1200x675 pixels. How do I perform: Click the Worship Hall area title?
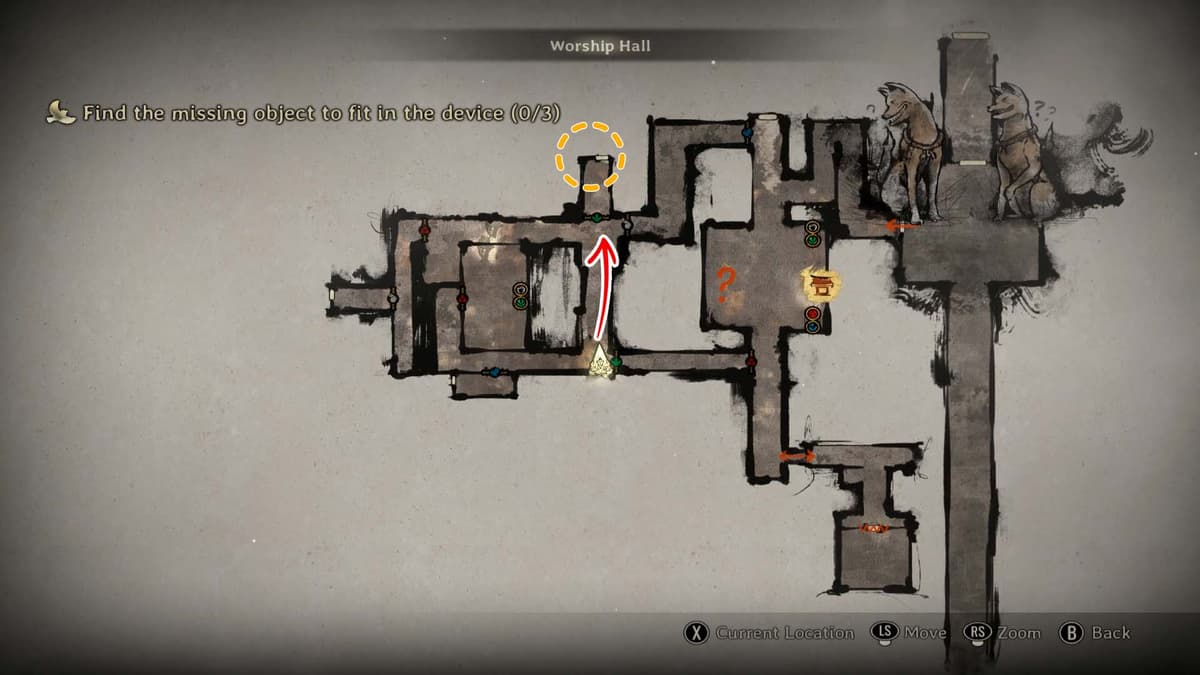click(600, 46)
